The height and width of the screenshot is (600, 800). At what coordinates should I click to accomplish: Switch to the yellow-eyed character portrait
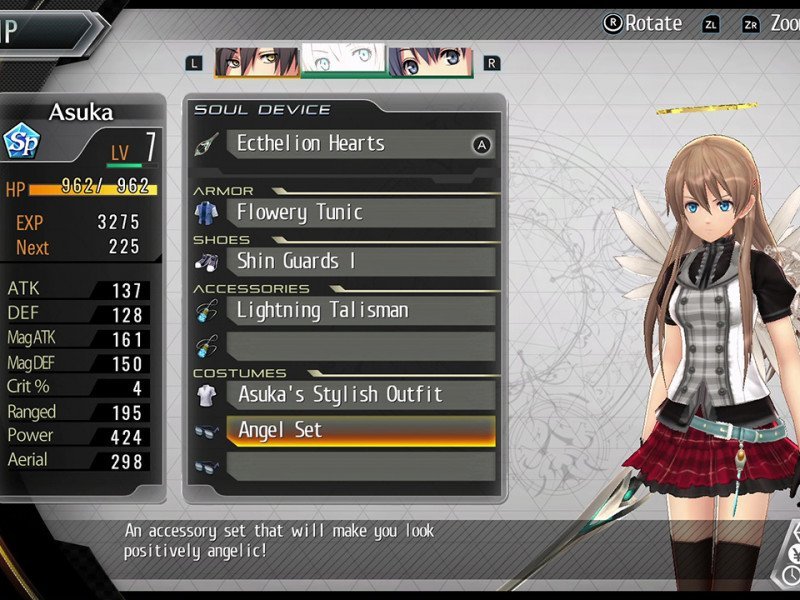[256, 61]
